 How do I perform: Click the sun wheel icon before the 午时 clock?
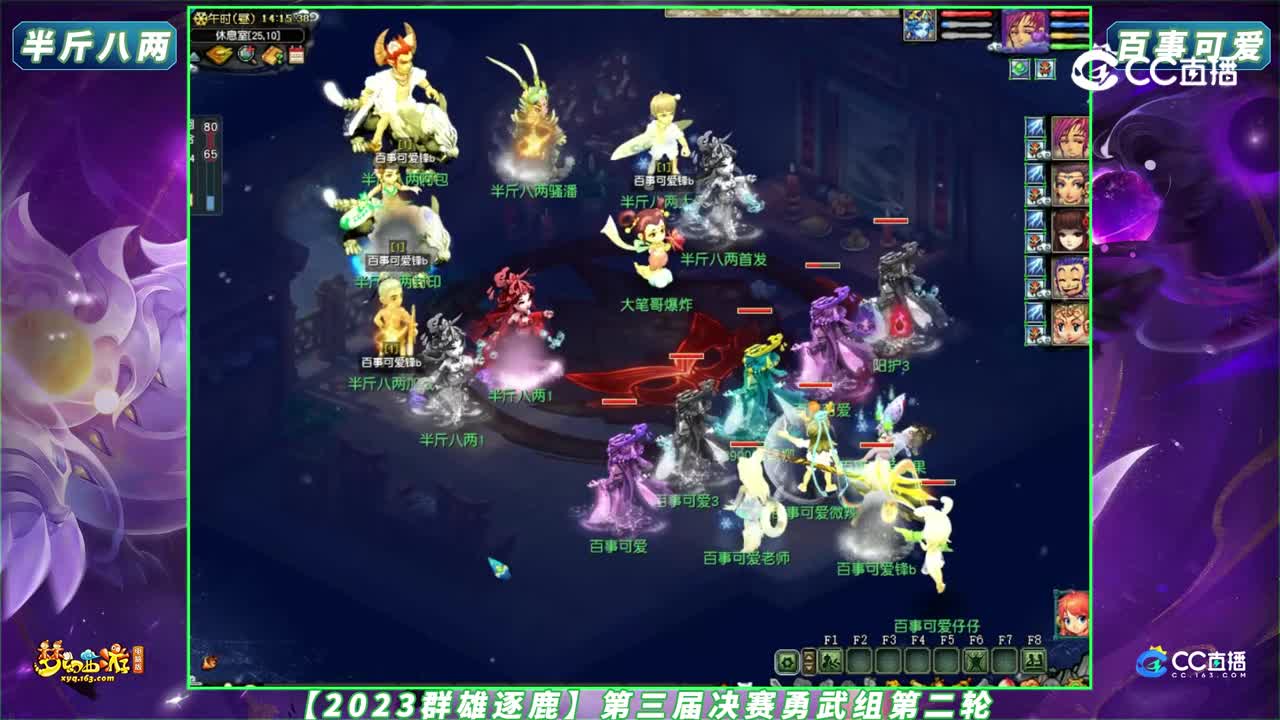click(201, 19)
